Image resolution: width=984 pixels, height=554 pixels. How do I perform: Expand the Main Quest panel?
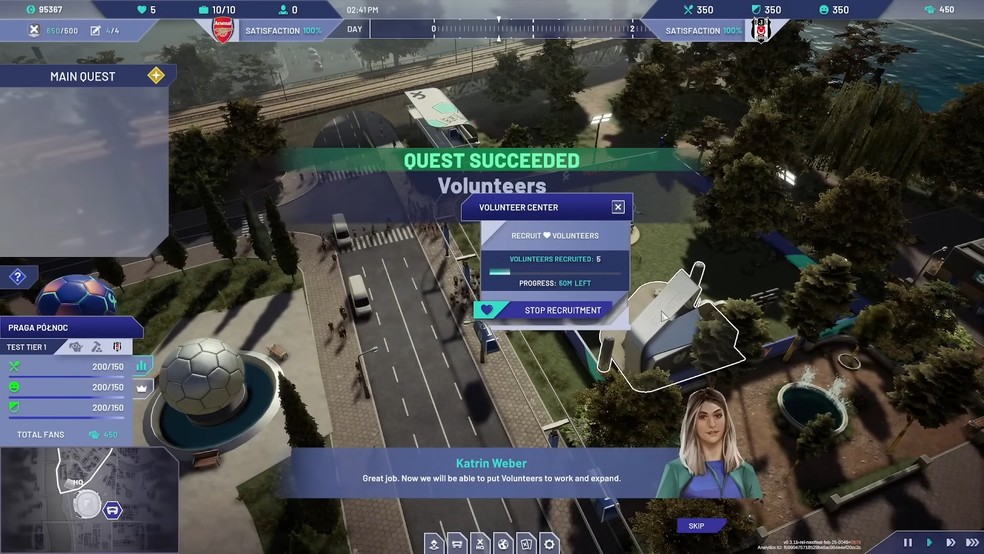[156, 76]
